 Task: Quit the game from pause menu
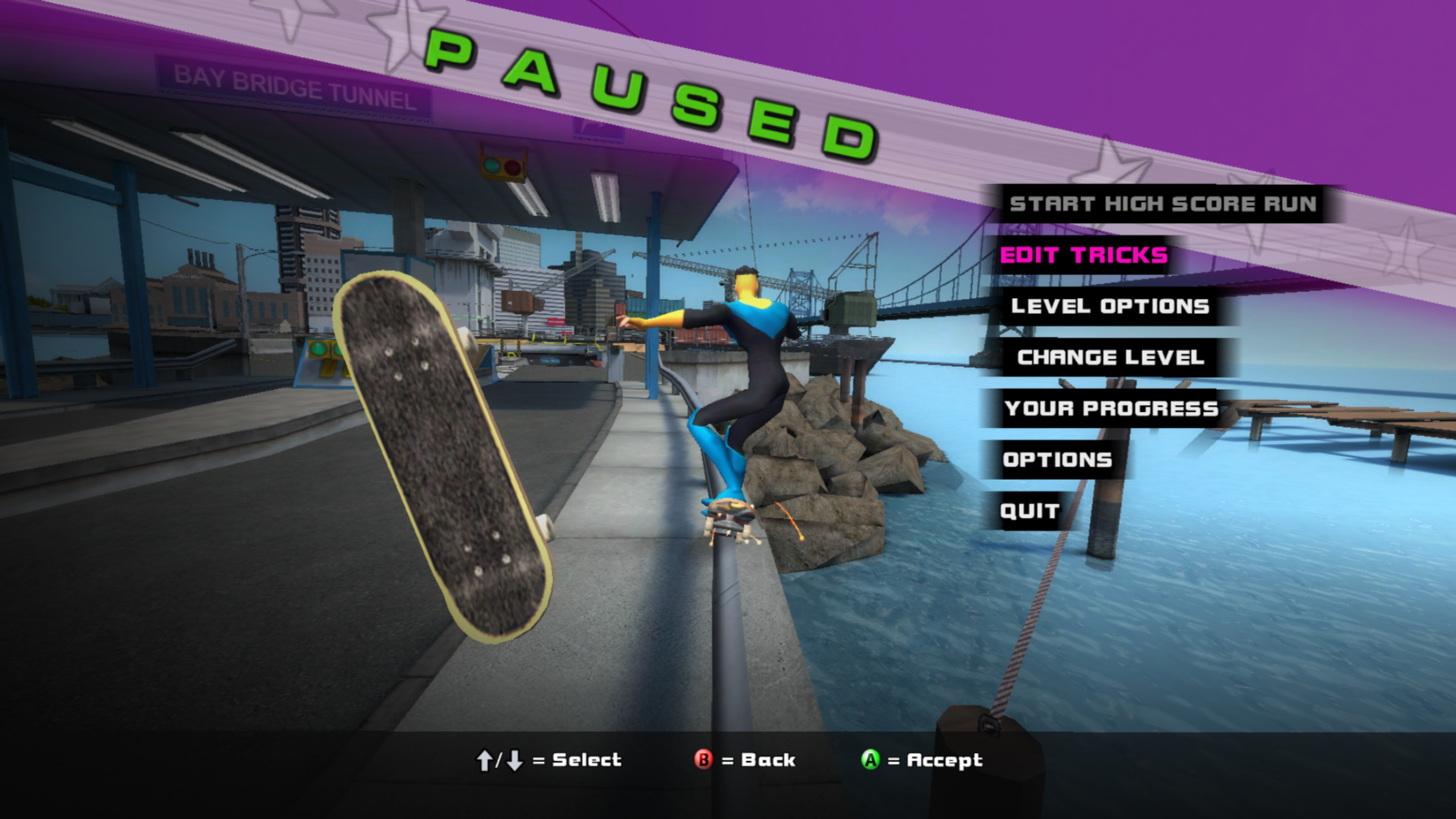(1029, 511)
